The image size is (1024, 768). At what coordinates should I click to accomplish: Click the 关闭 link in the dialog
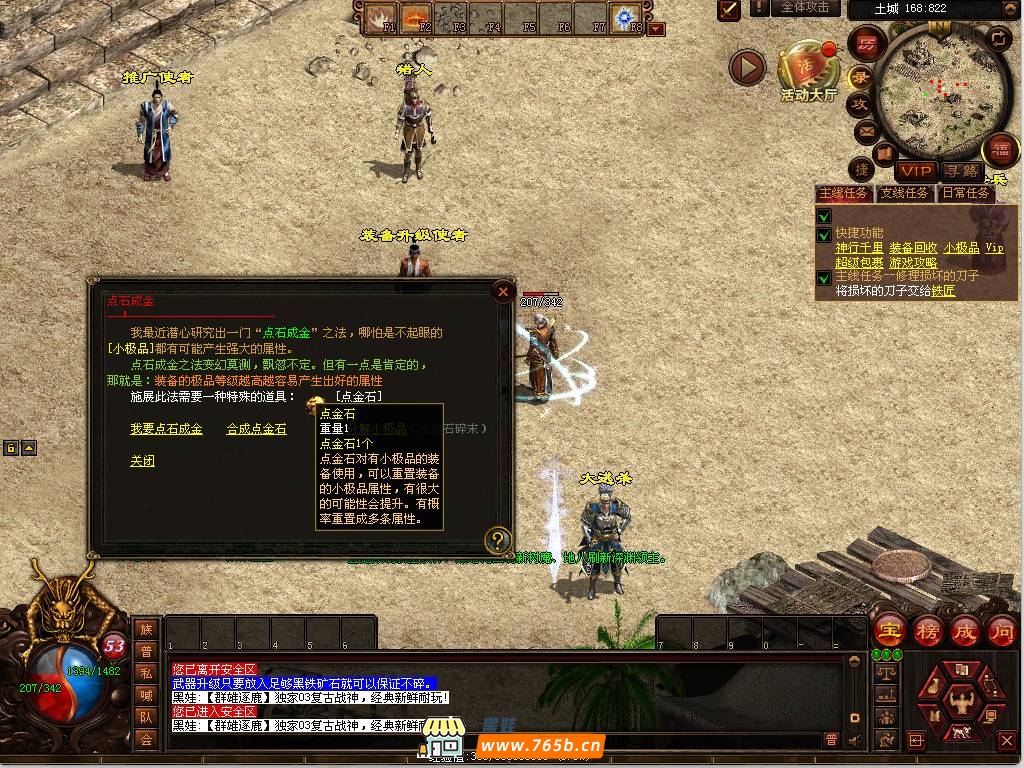point(142,461)
